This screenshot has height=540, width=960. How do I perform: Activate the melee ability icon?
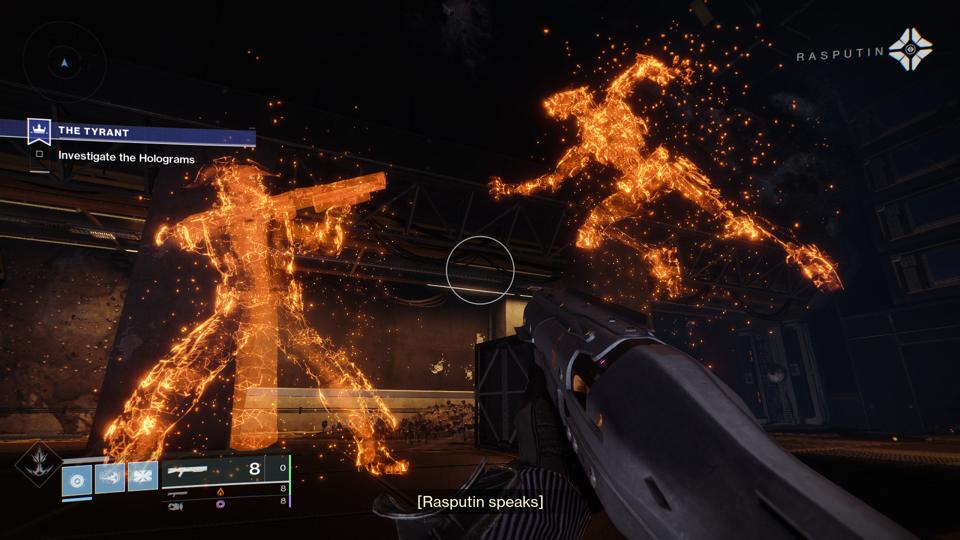coord(110,477)
